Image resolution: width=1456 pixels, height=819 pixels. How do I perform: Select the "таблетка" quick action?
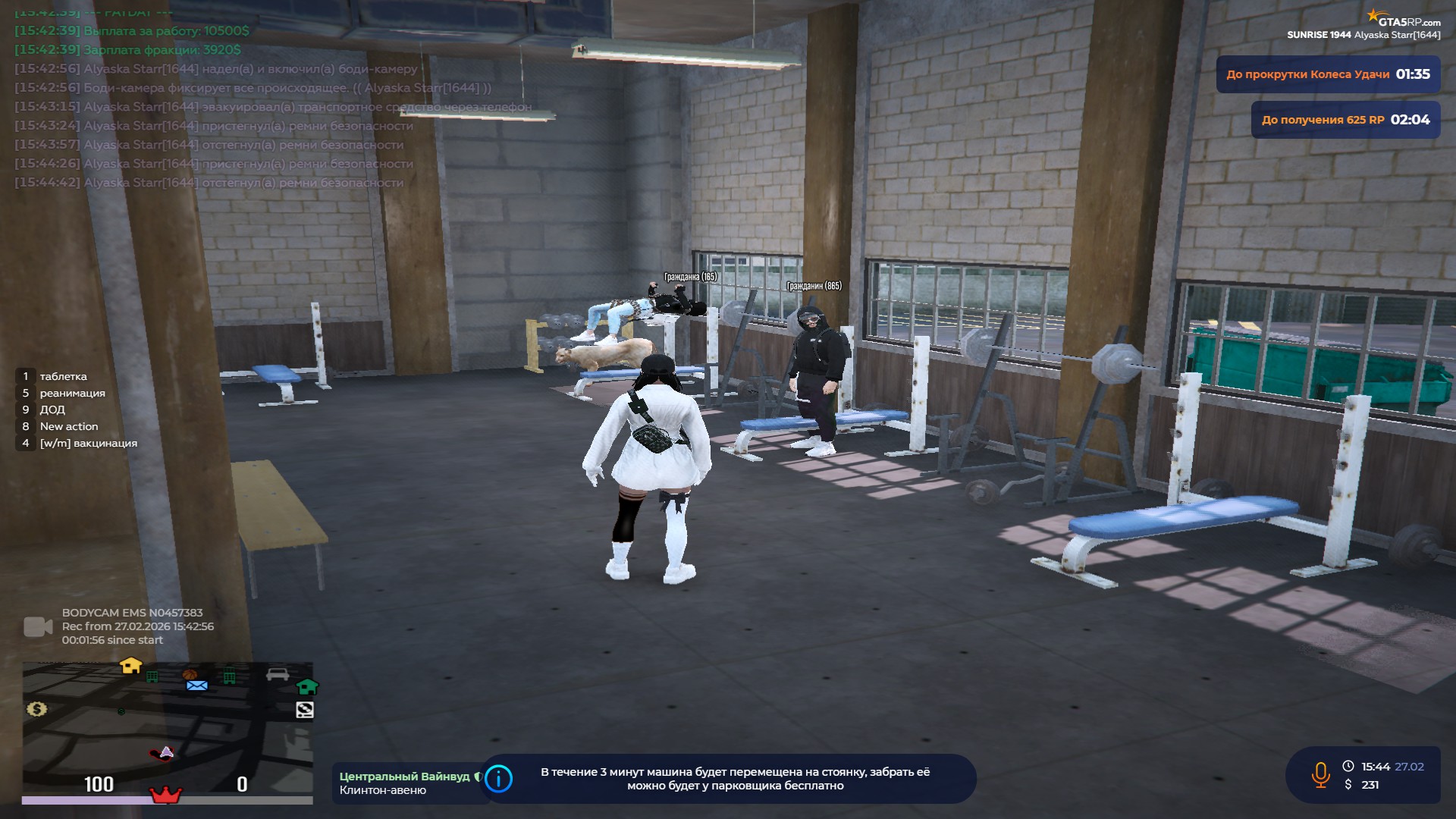pos(63,376)
